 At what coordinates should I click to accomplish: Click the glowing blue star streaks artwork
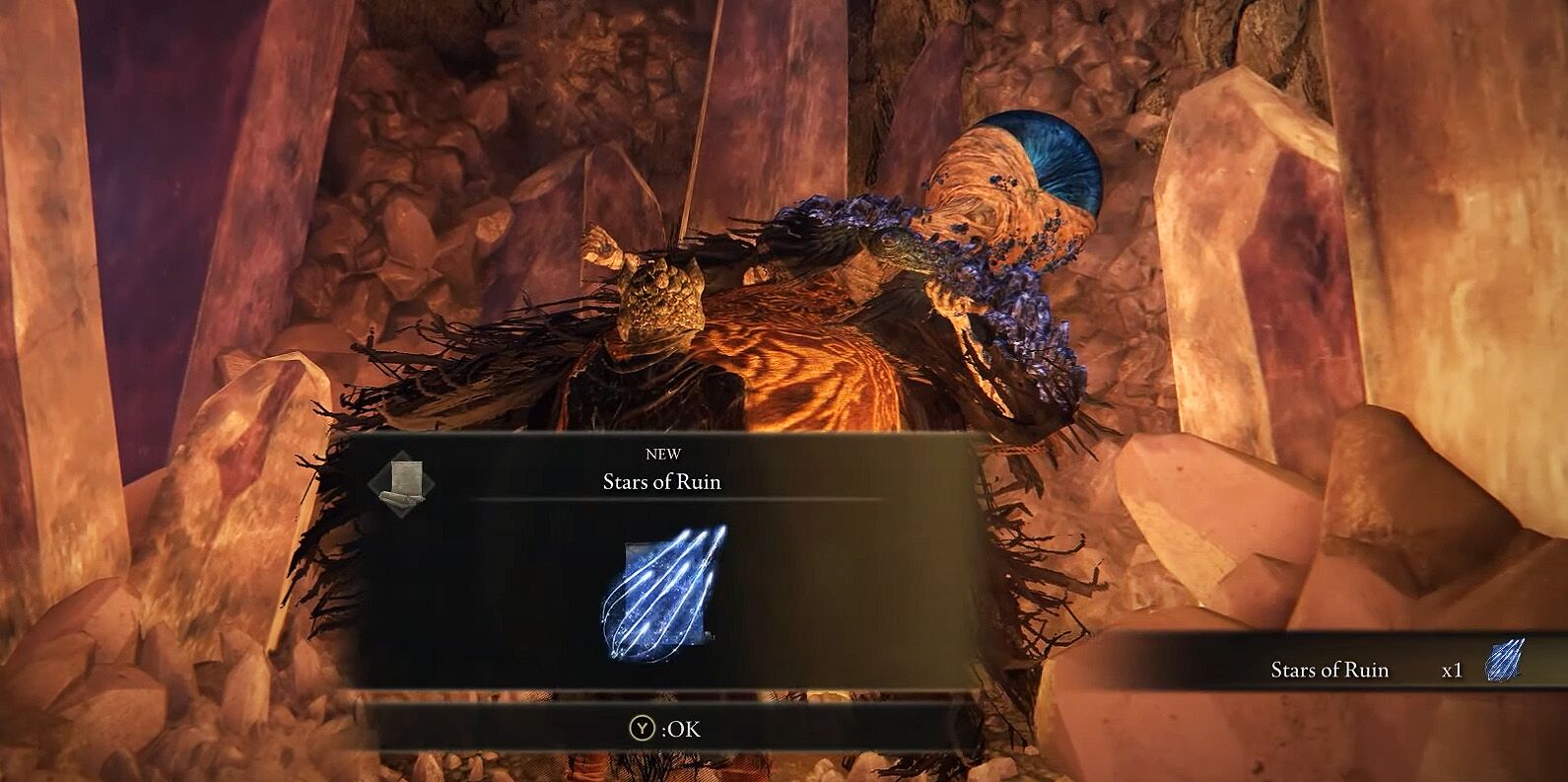click(x=663, y=593)
